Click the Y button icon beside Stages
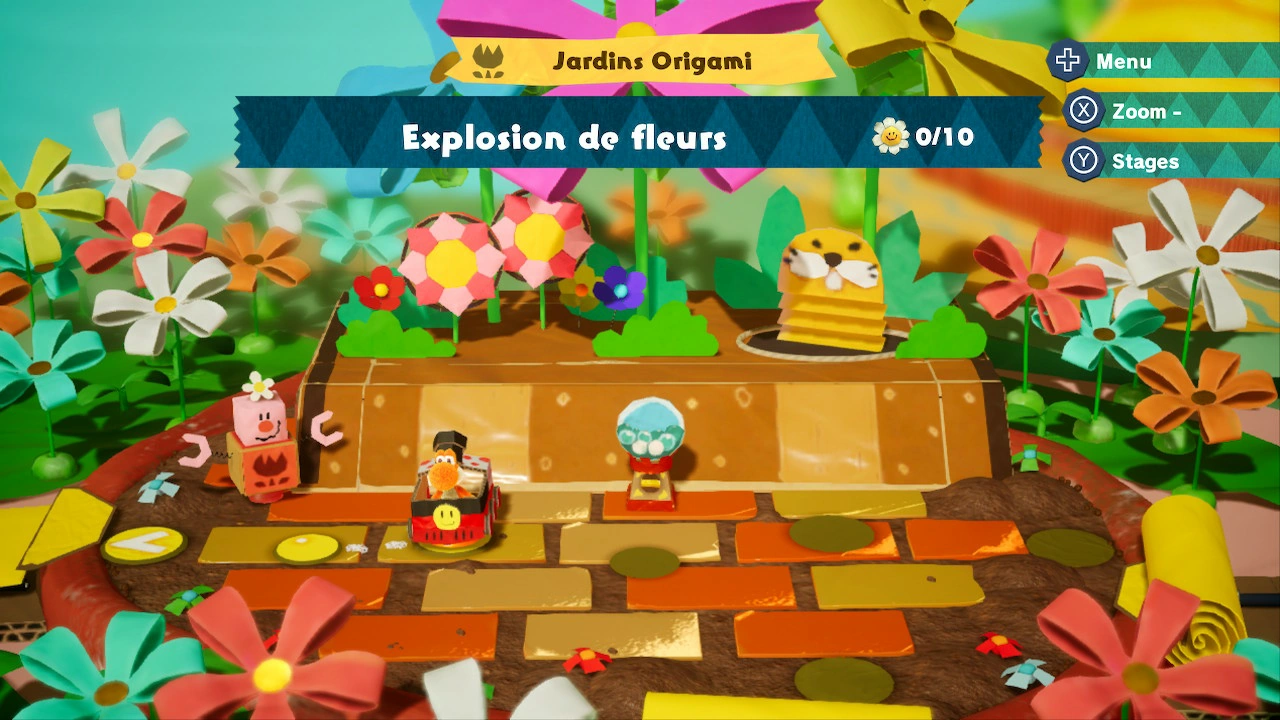The height and width of the screenshot is (720, 1280). point(1085,161)
